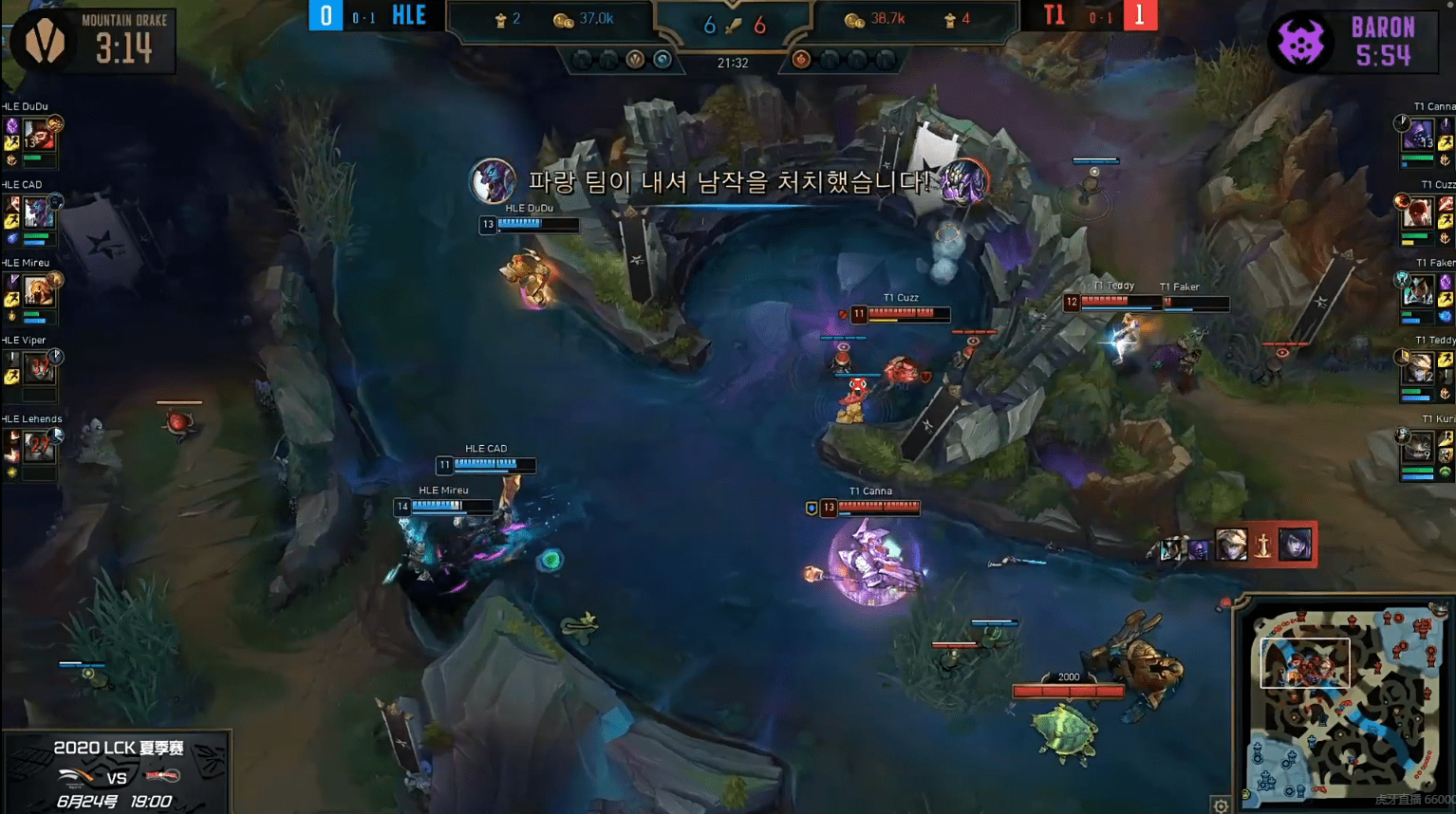Click HLE Viper's champion portrait
Viewport: 1456px width, 814px height.
(39, 367)
